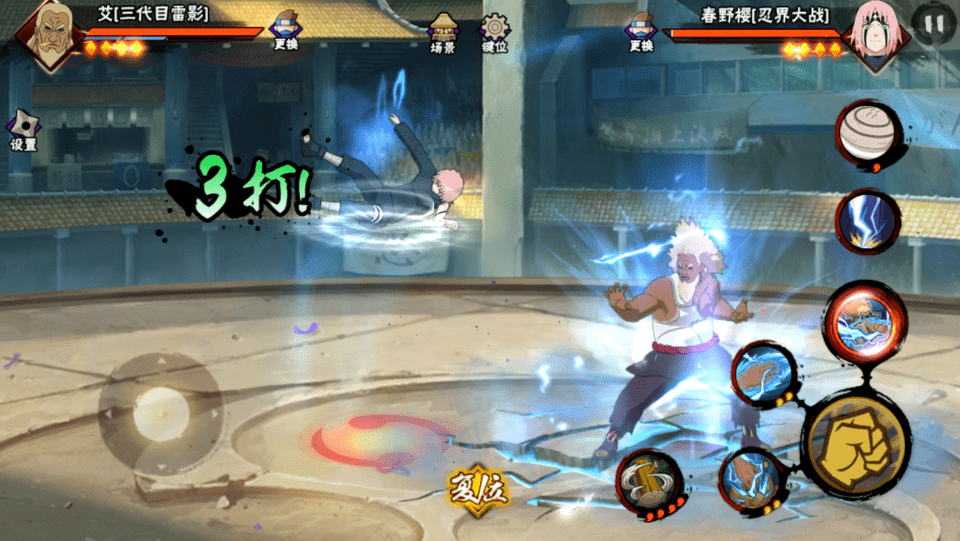960x541 pixels.
Task: Open the 设置 settings menu
Action: [x=23, y=131]
